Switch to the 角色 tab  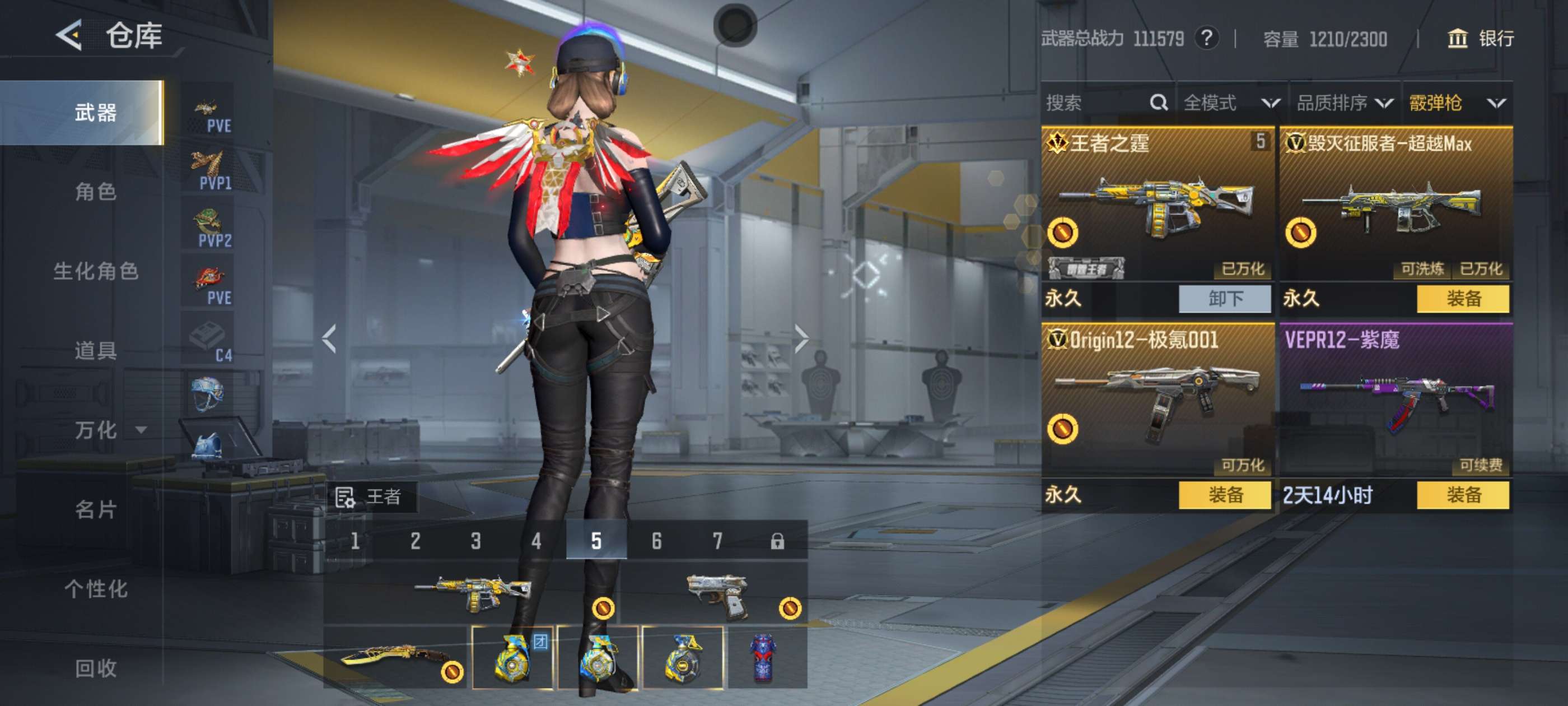[96, 192]
